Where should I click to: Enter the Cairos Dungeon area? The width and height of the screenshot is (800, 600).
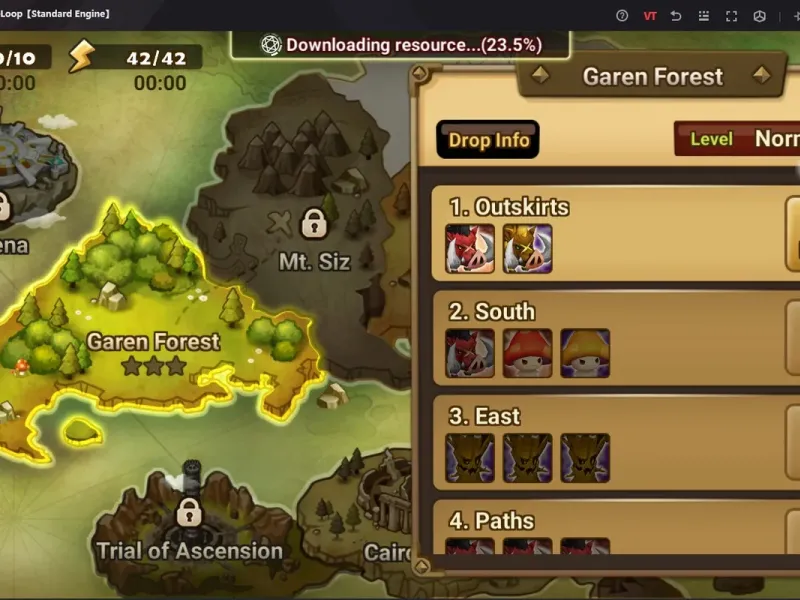[385, 540]
